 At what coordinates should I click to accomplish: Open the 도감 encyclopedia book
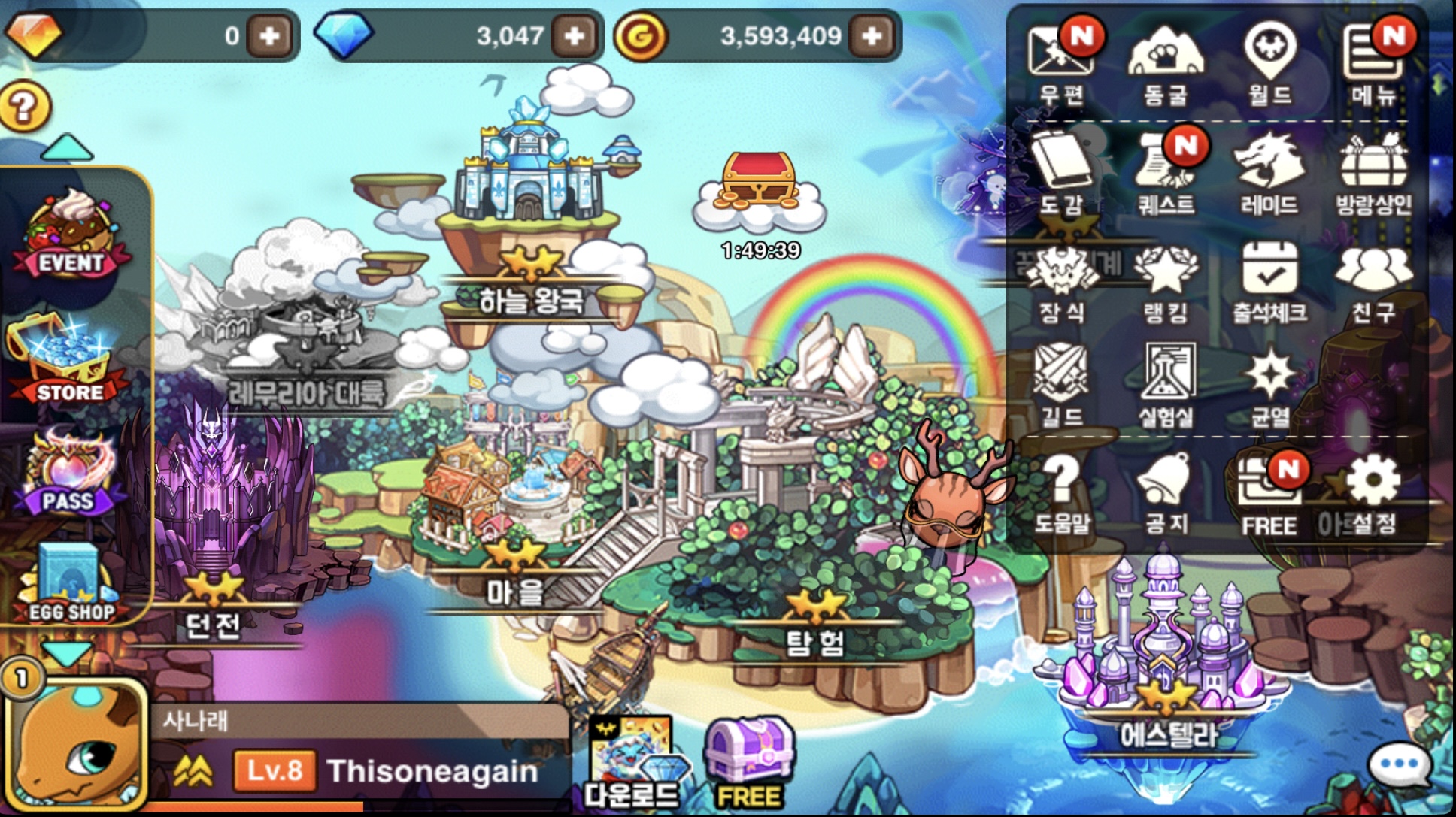click(x=1061, y=170)
